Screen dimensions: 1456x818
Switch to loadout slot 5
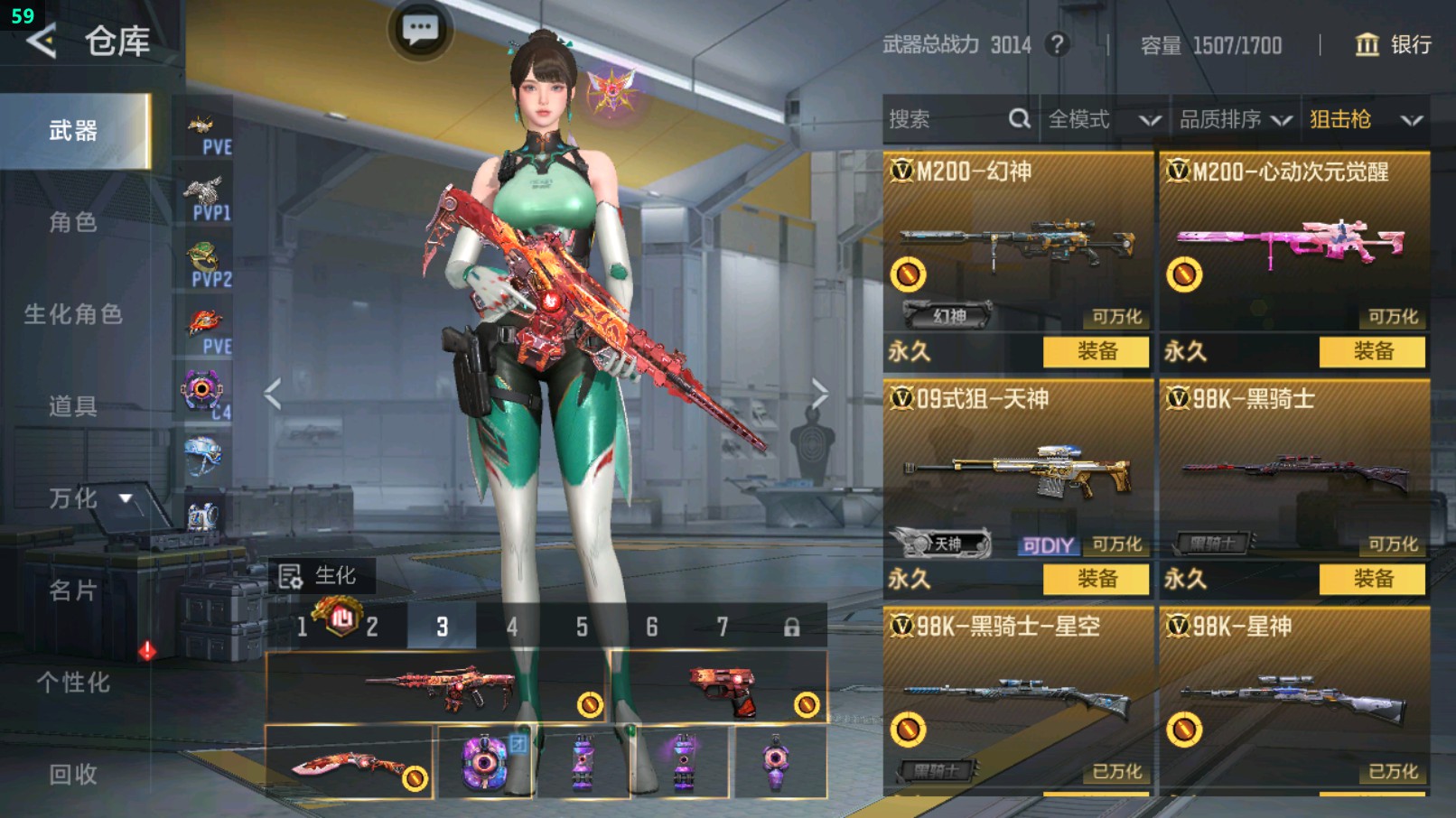(582, 627)
